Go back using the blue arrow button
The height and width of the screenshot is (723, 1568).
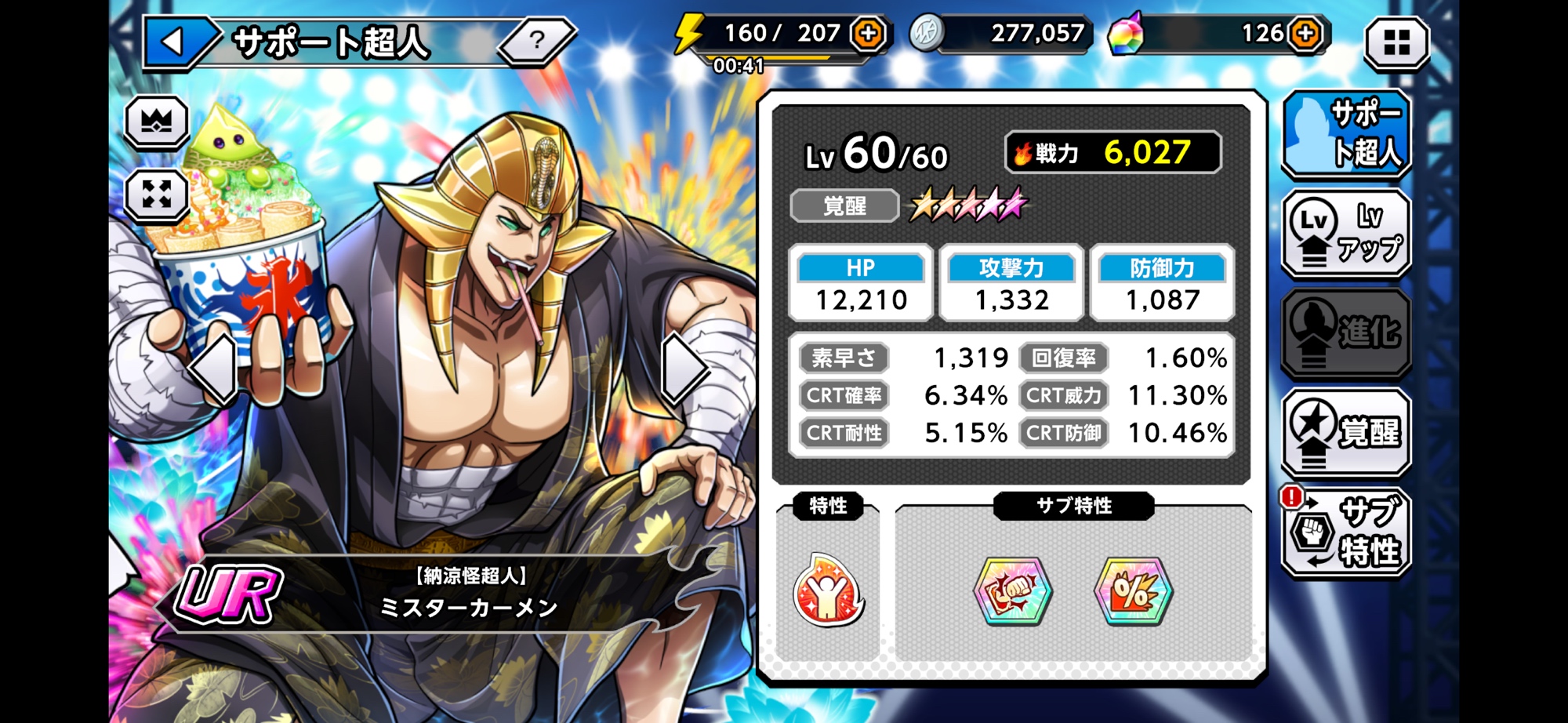click(x=174, y=42)
